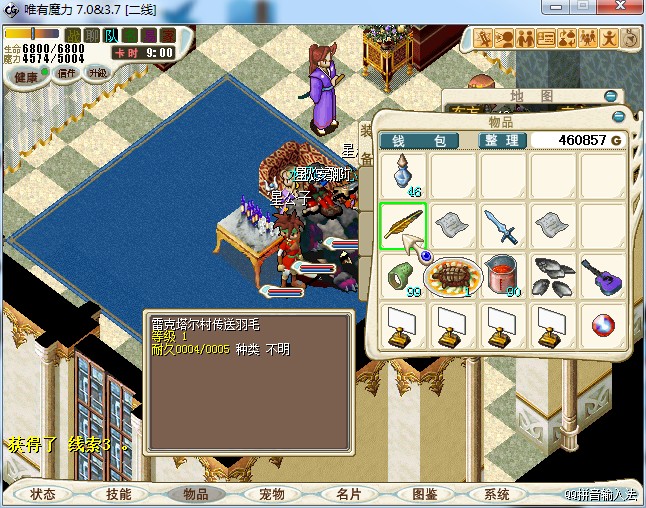646x508 pixels.
Task: Open the 状态 status menu
Action: 43,494
